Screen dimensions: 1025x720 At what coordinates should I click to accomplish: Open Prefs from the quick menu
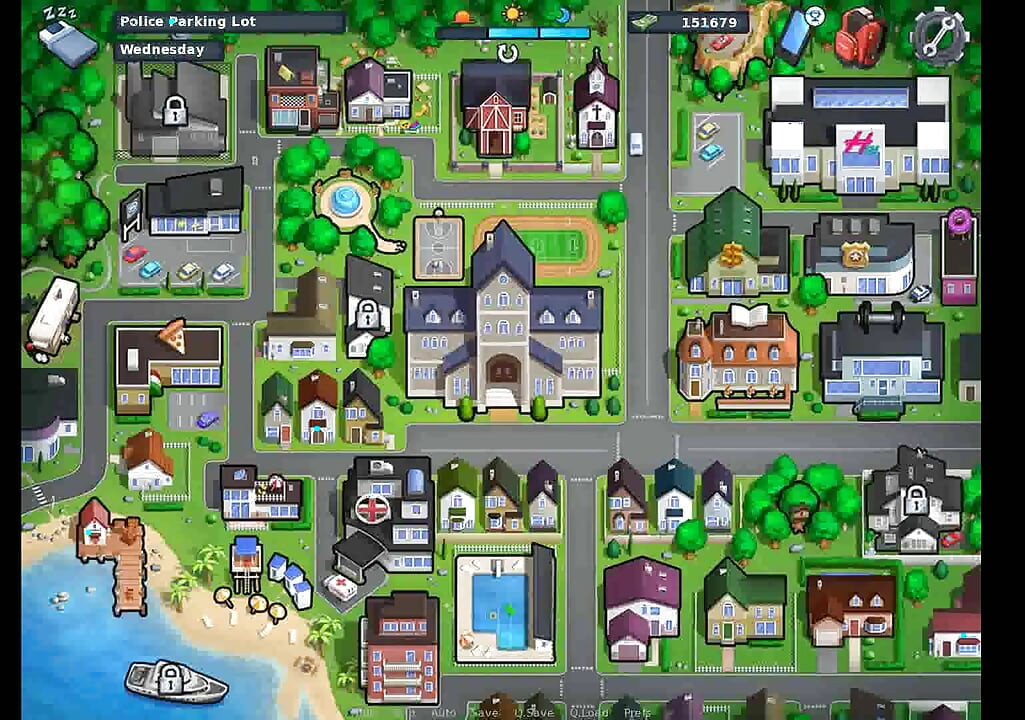click(637, 713)
